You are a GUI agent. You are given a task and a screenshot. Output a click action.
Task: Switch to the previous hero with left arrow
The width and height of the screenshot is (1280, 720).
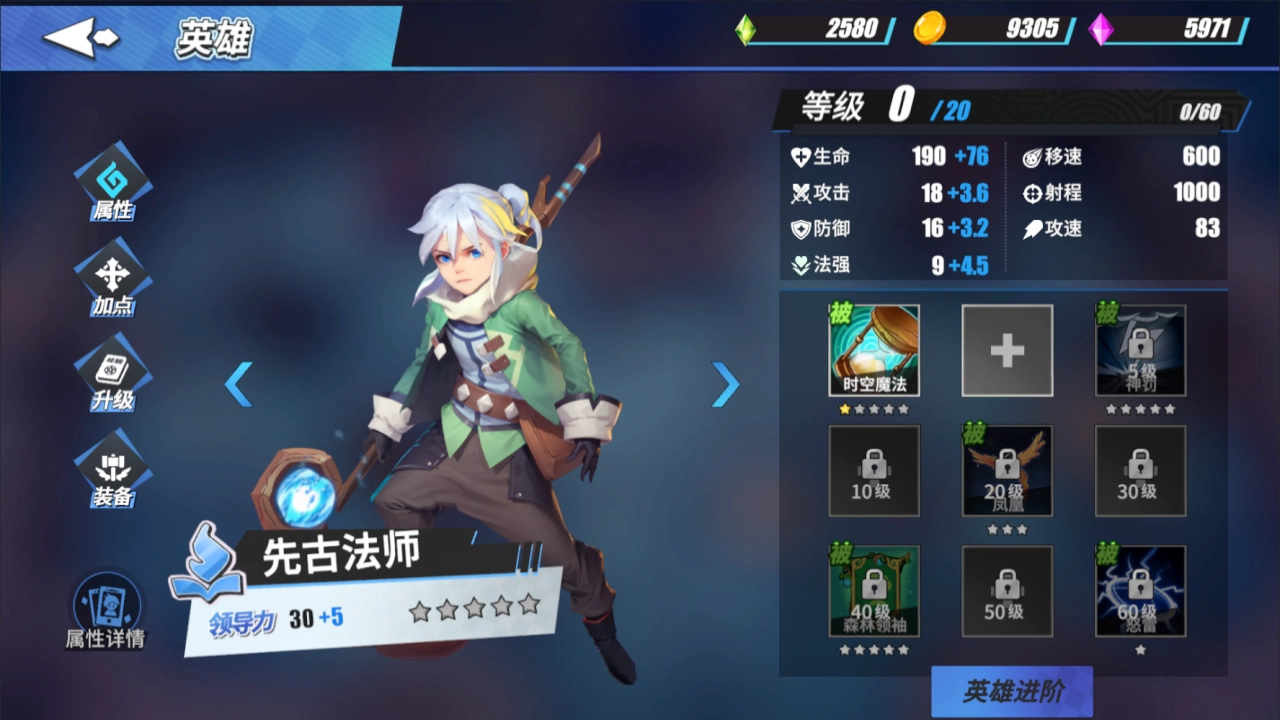tap(238, 384)
